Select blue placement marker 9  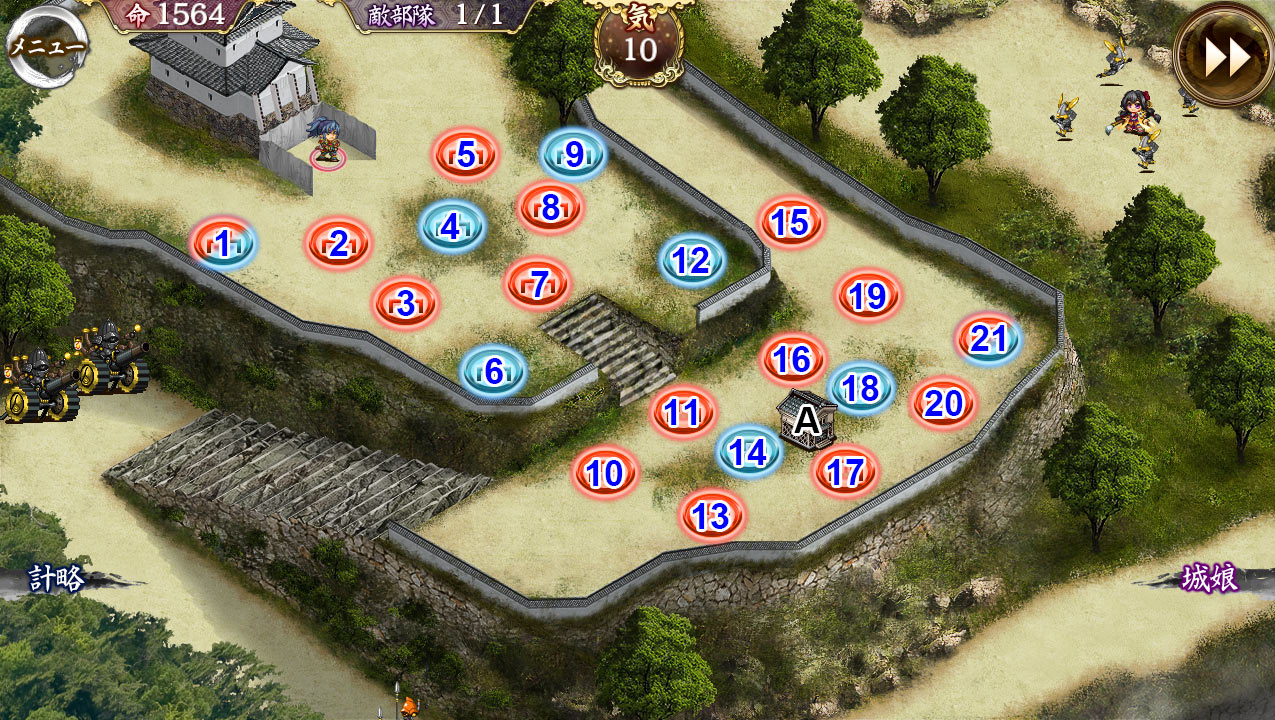(574, 155)
